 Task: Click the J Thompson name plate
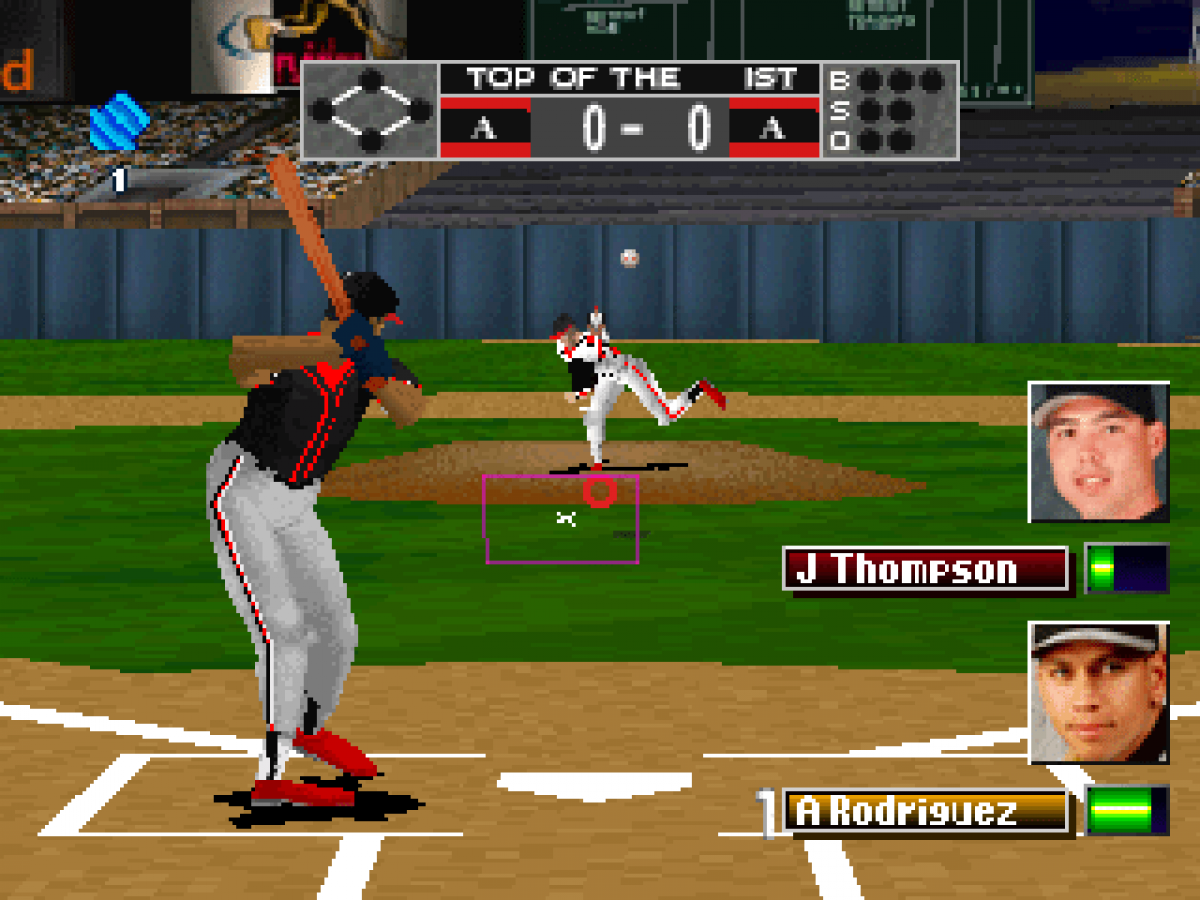tap(926, 569)
